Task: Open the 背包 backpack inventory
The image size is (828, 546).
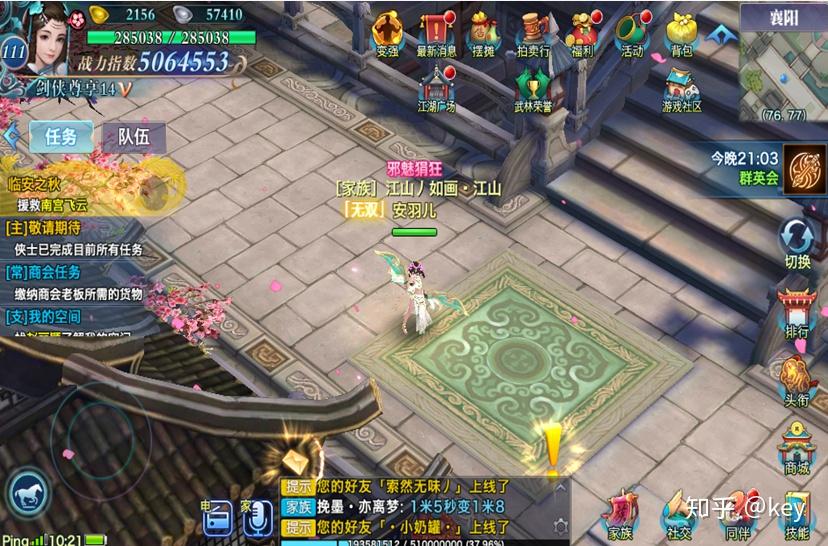Action: pos(681,33)
